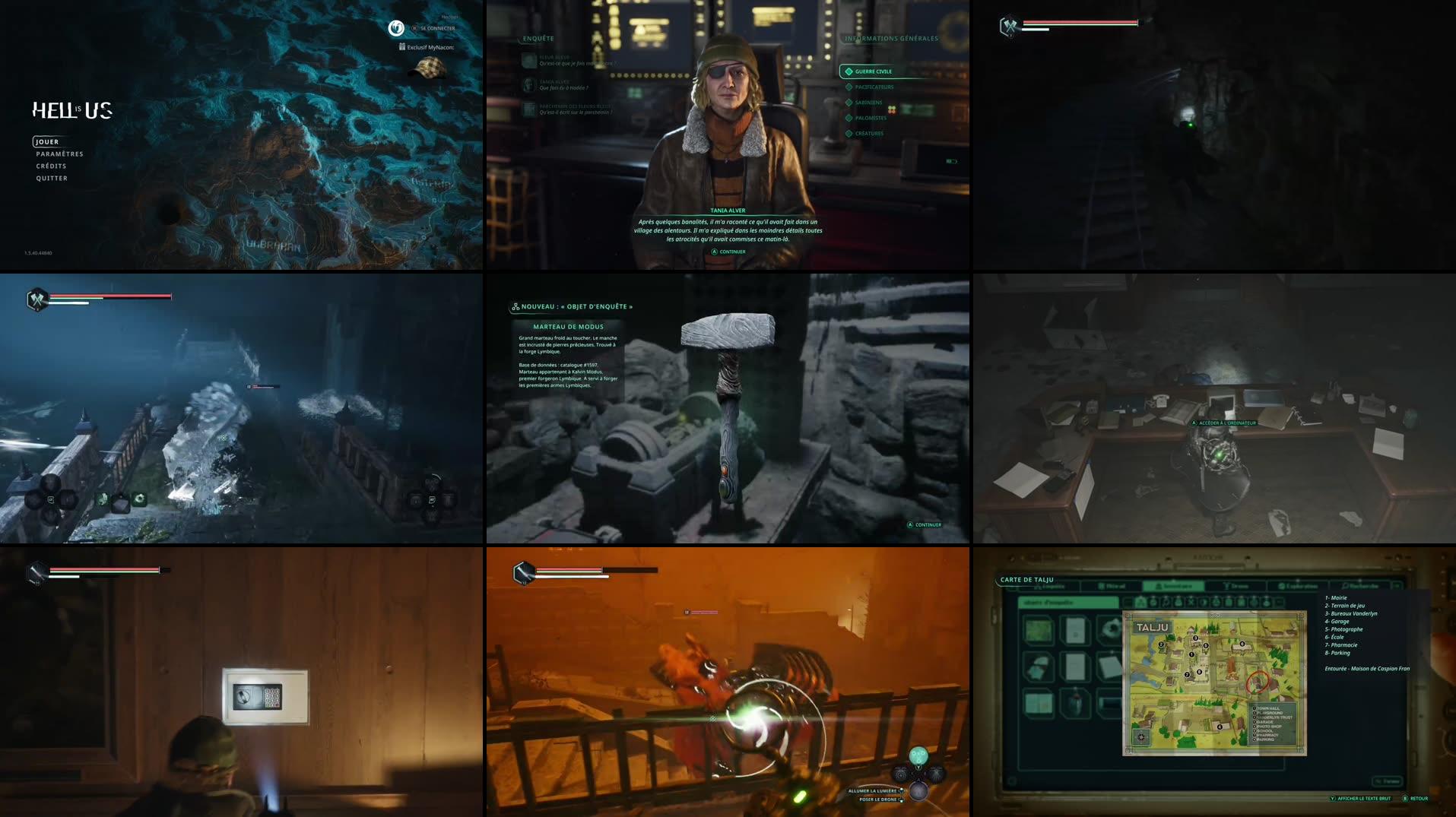The image size is (1456, 817).
Task: Expand the Enquête panel chevron
Action: 520,38
